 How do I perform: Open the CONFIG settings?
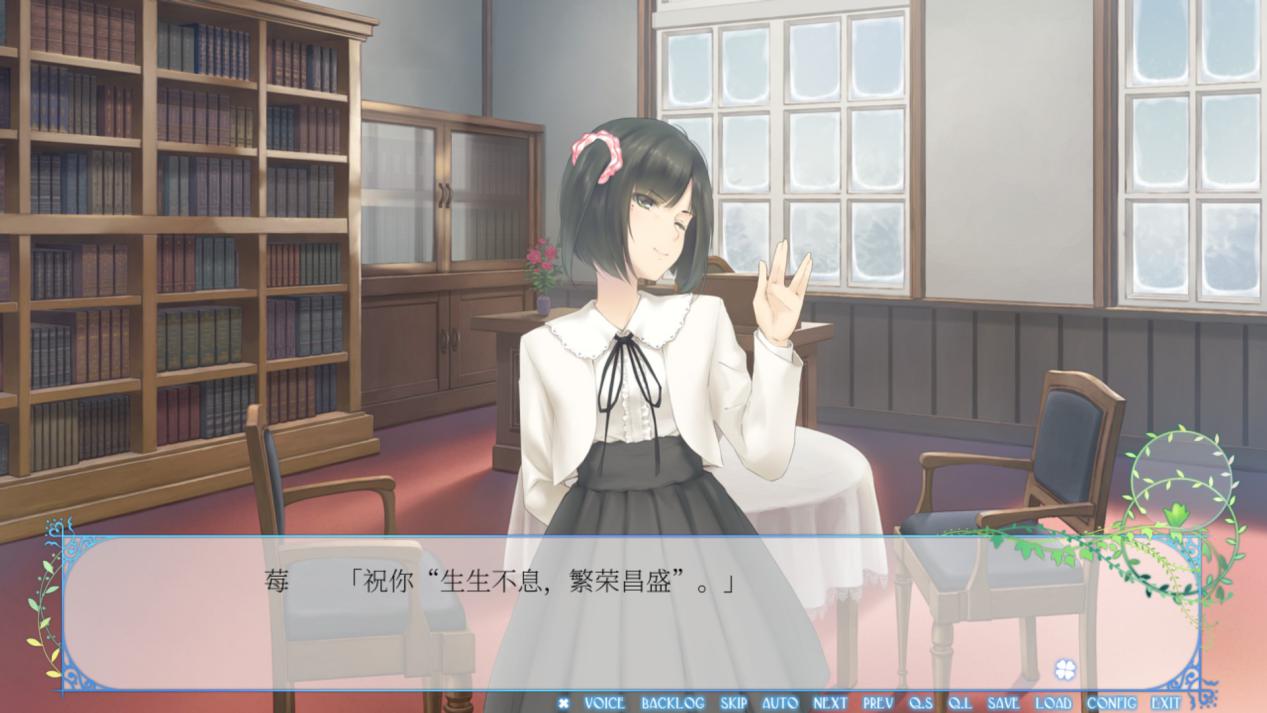(x=1110, y=703)
